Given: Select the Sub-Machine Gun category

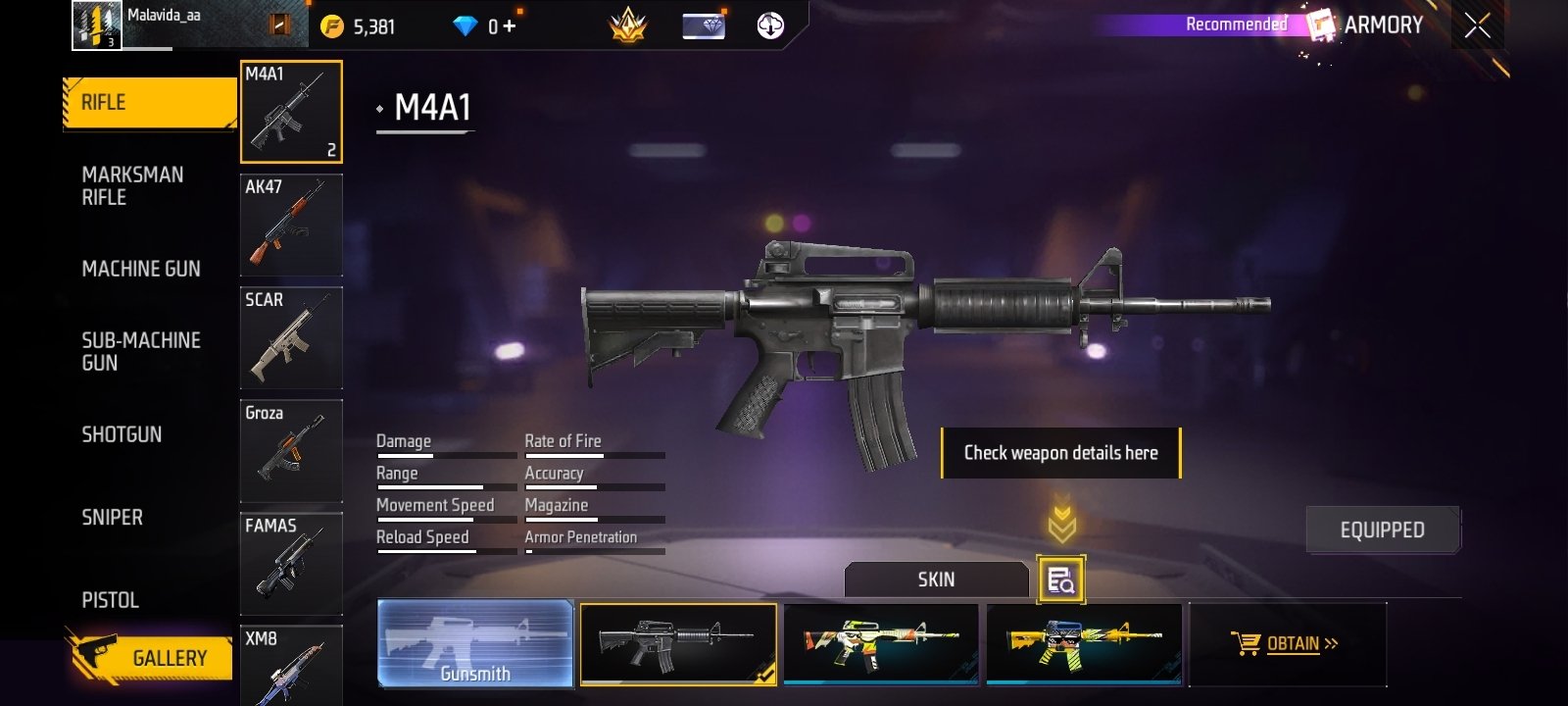Looking at the screenshot, I should pos(140,351).
